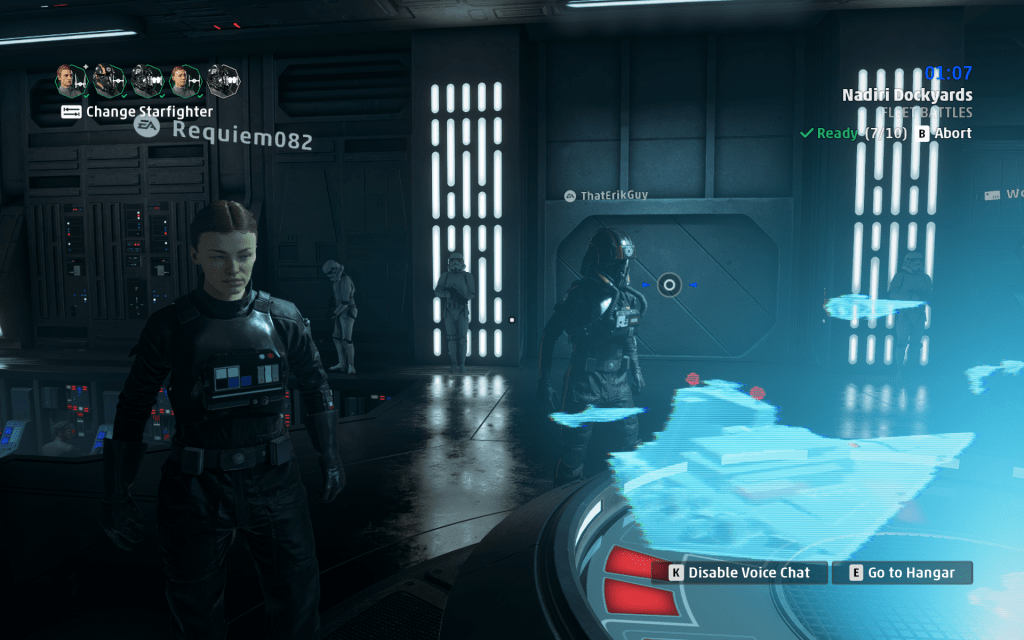
Task: Go to Hangar
Action: click(901, 573)
